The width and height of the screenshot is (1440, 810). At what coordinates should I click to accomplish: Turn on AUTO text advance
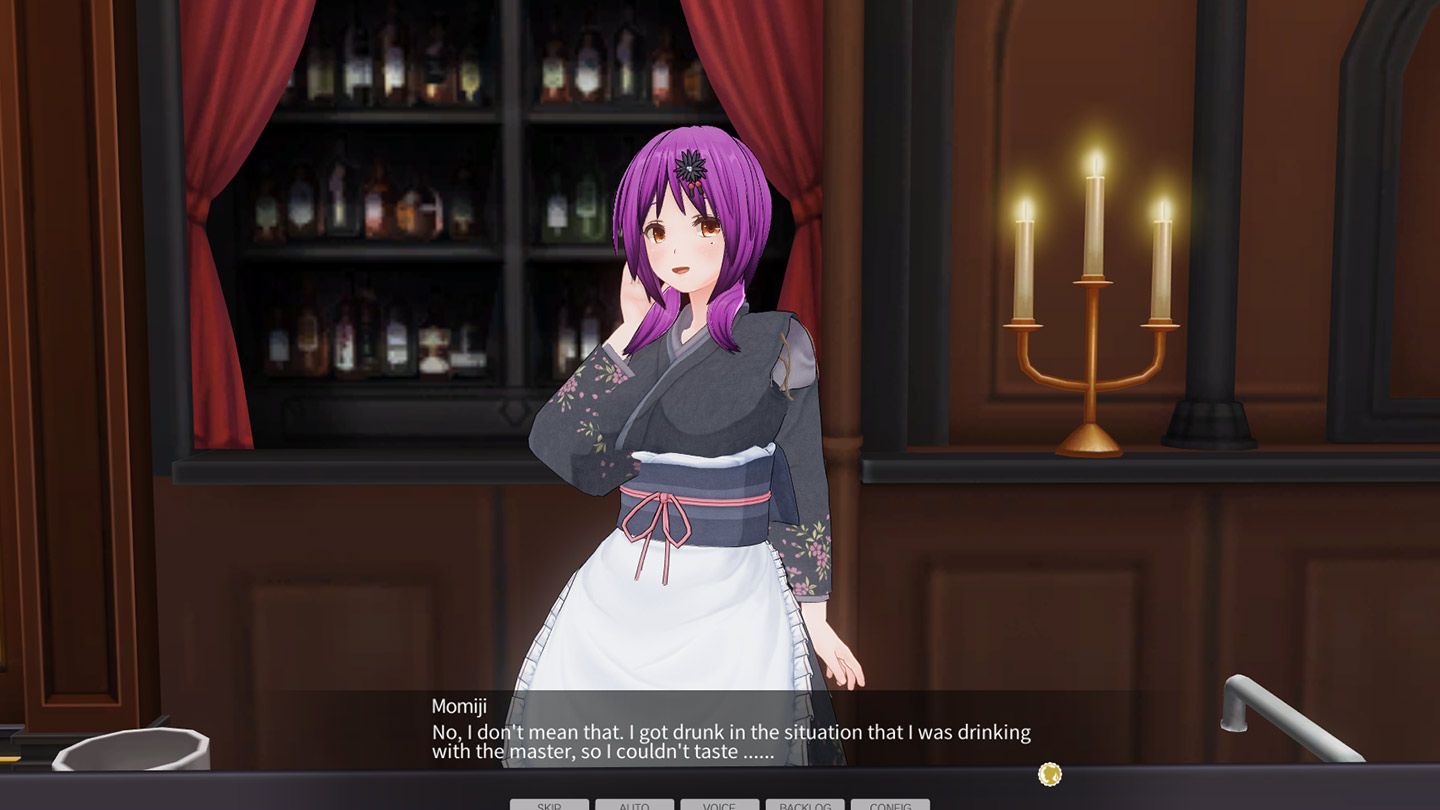634,804
